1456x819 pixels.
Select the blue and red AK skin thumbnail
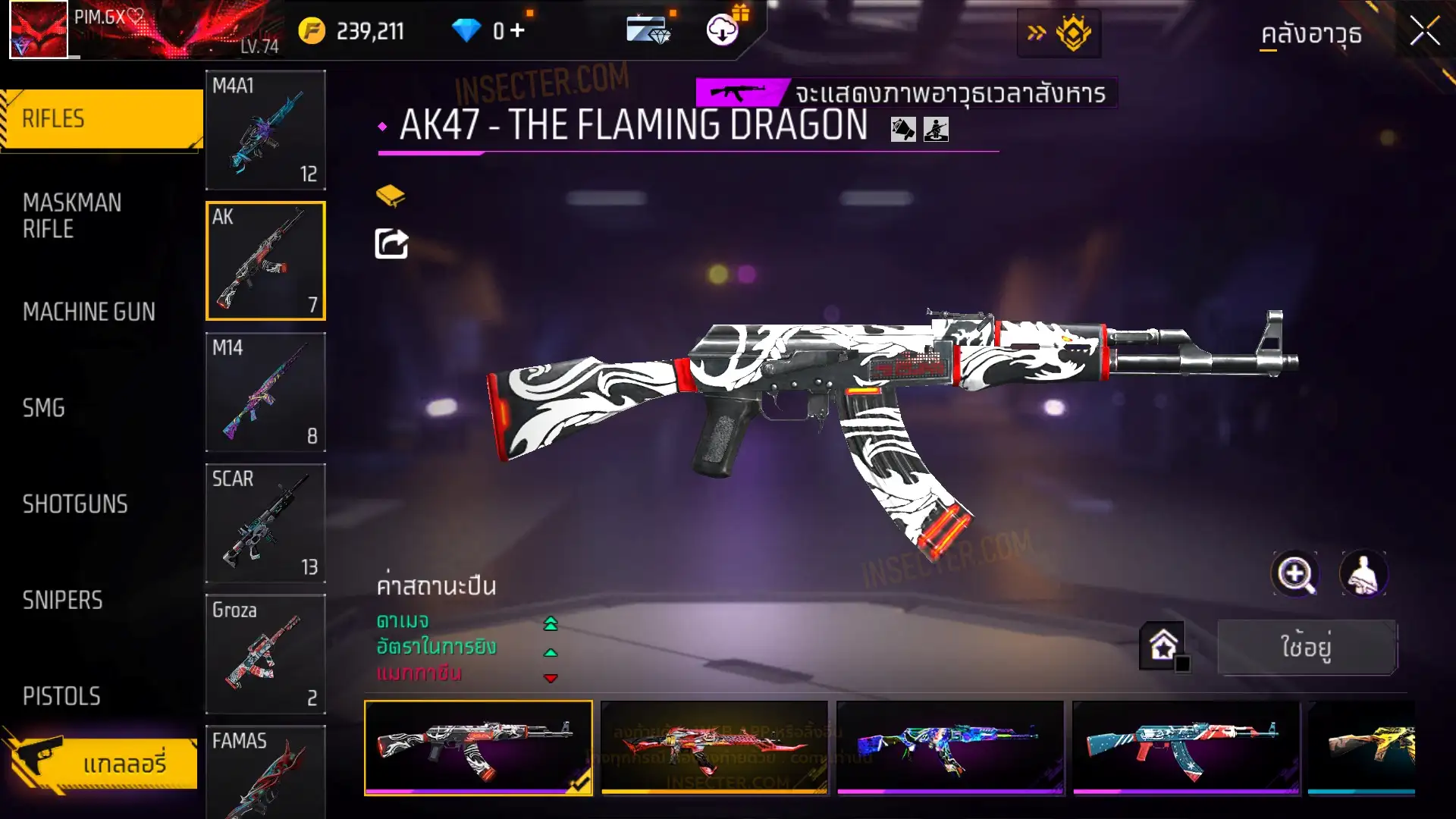pyautogui.click(x=1185, y=747)
